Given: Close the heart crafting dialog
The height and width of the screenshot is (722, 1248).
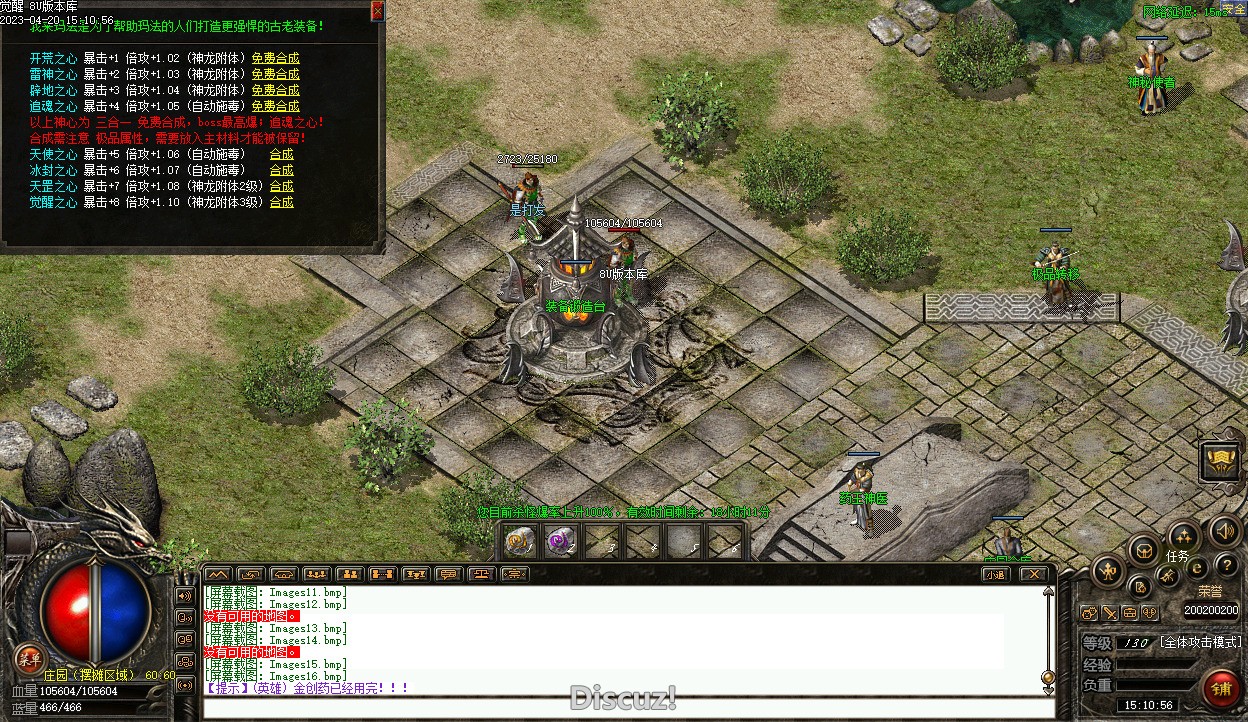Looking at the screenshot, I should point(377,11).
